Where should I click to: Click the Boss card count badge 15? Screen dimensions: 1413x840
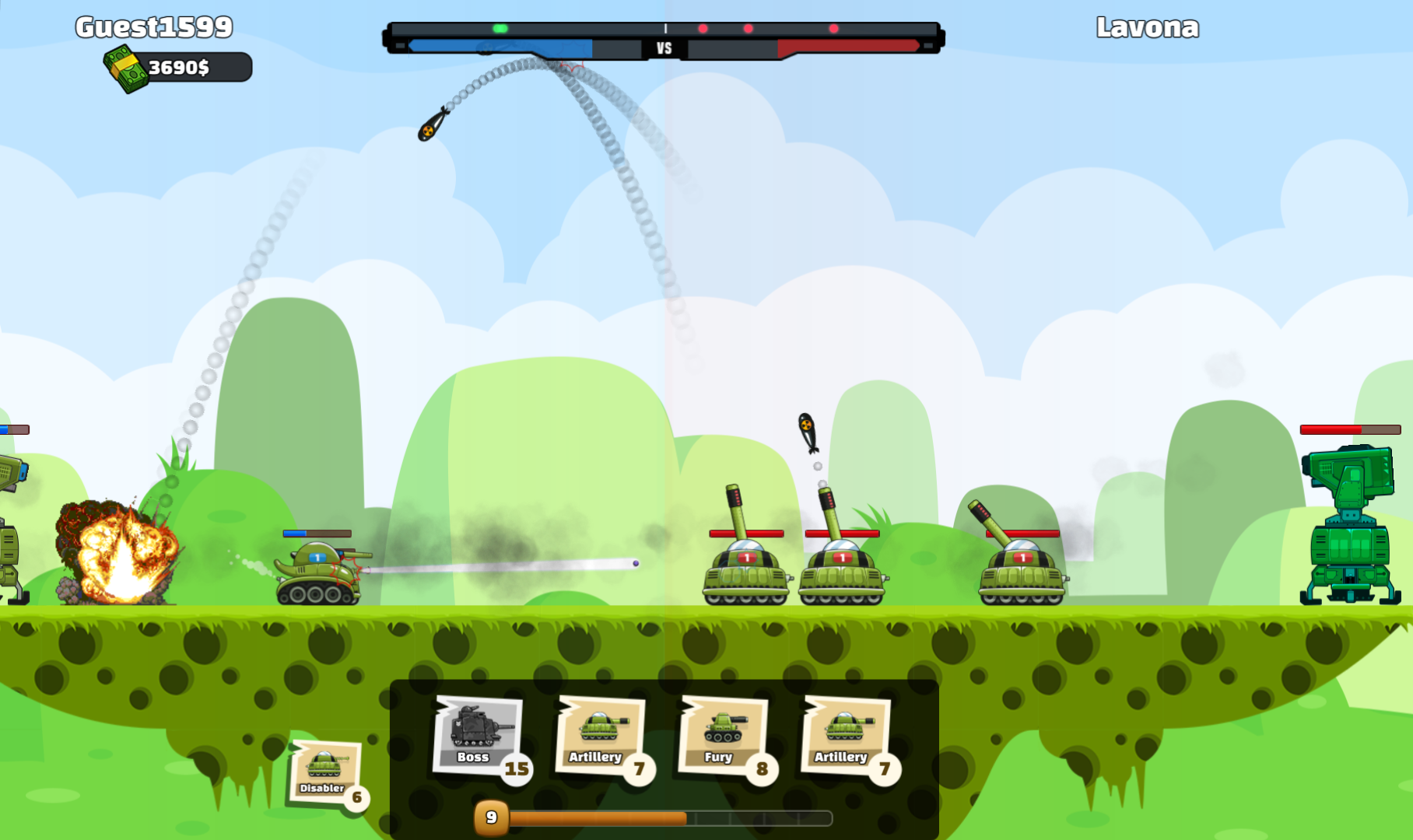[516, 768]
